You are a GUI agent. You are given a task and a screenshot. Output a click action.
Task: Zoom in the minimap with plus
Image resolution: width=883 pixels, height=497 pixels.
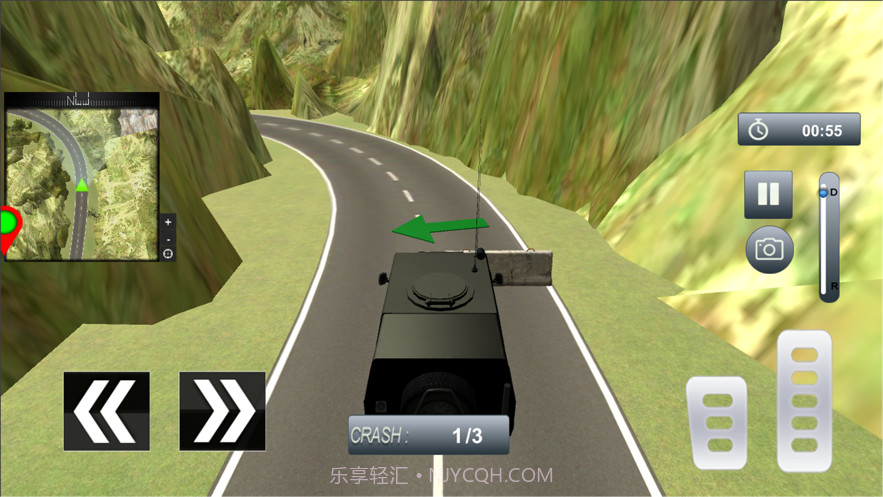[x=167, y=222]
